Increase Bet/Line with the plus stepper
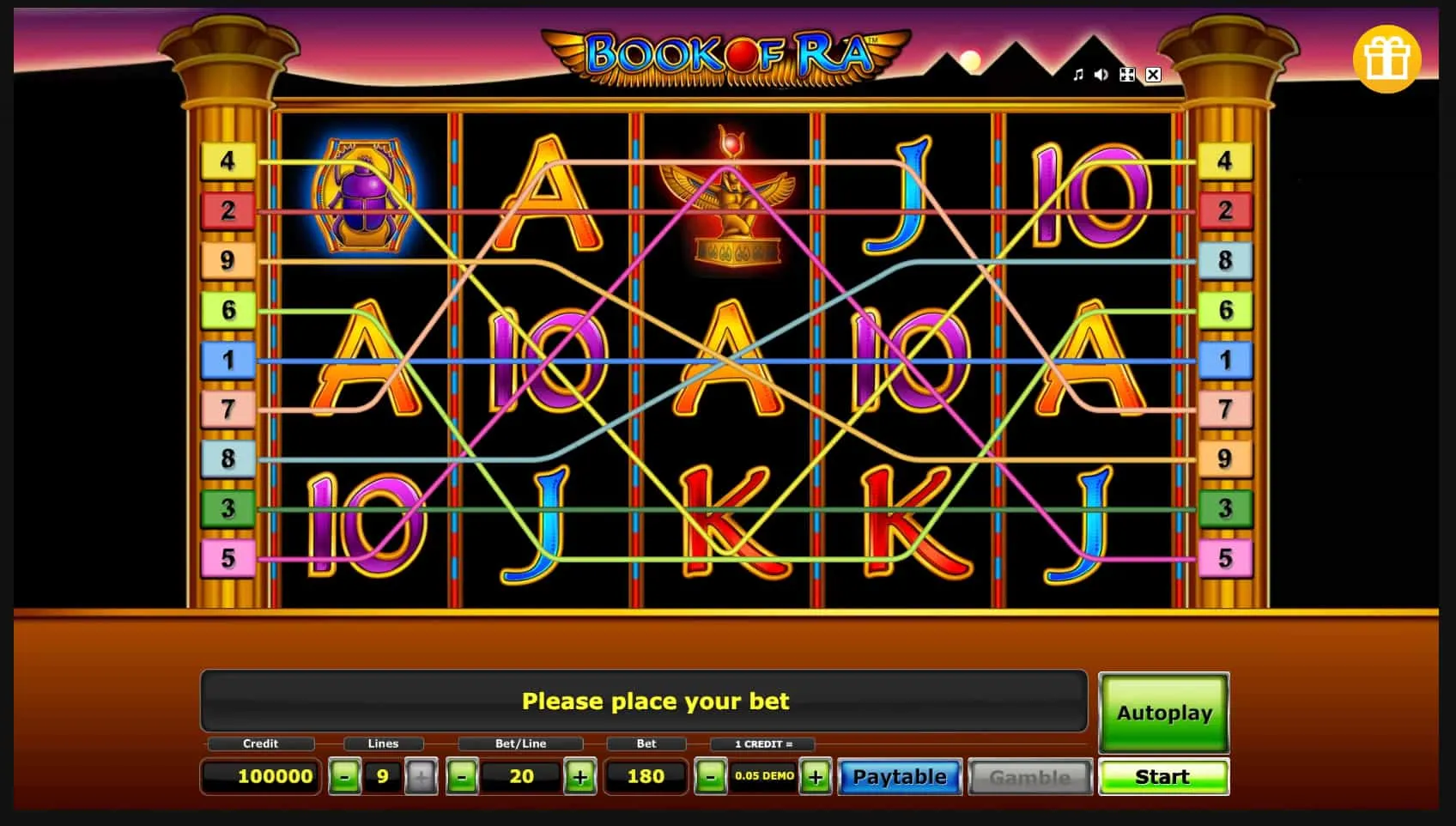The image size is (1456, 826). (x=580, y=776)
